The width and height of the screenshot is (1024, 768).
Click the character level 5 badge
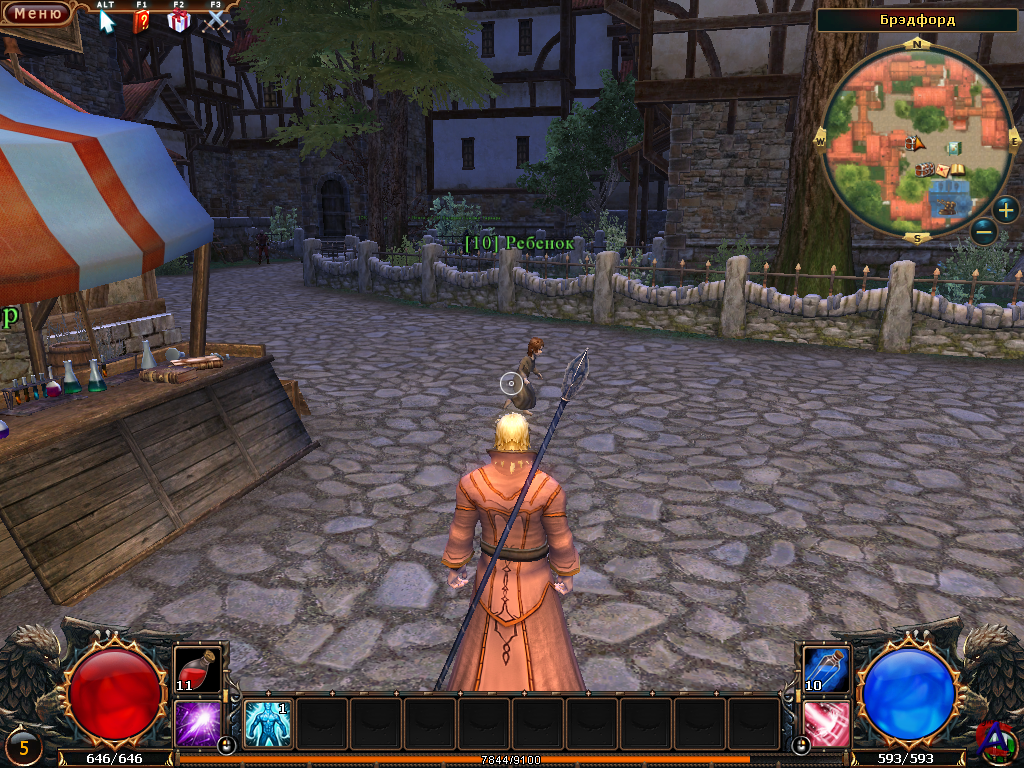click(x=23, y=744)
